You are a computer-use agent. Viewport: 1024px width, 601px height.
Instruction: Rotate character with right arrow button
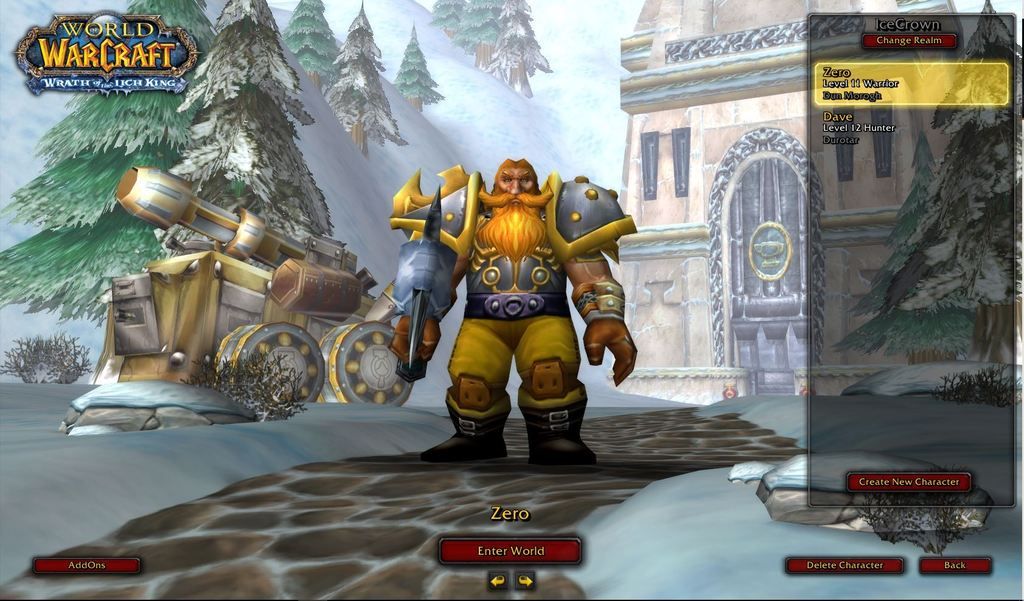525,580
